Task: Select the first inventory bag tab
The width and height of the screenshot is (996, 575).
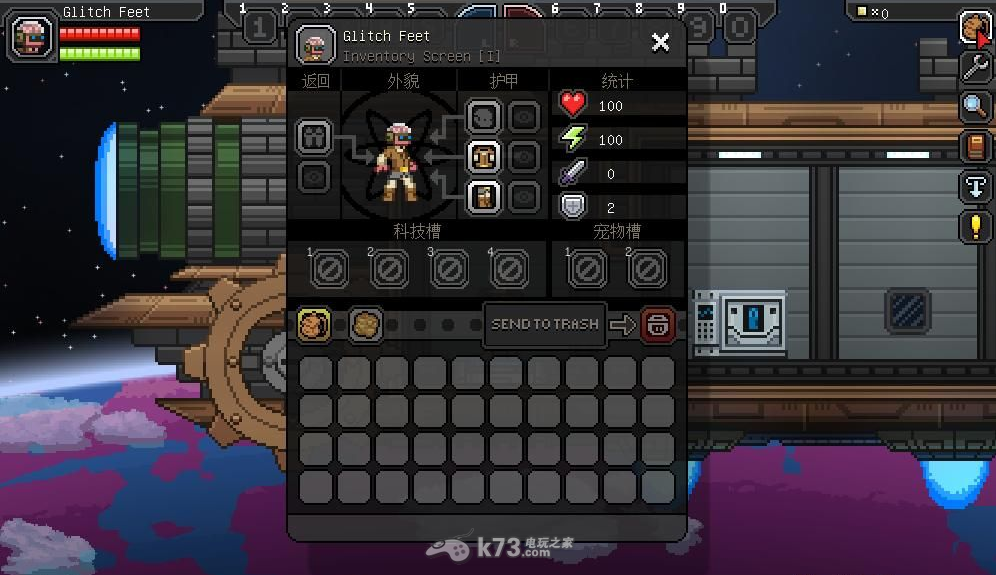Action: tap(314, 325)
